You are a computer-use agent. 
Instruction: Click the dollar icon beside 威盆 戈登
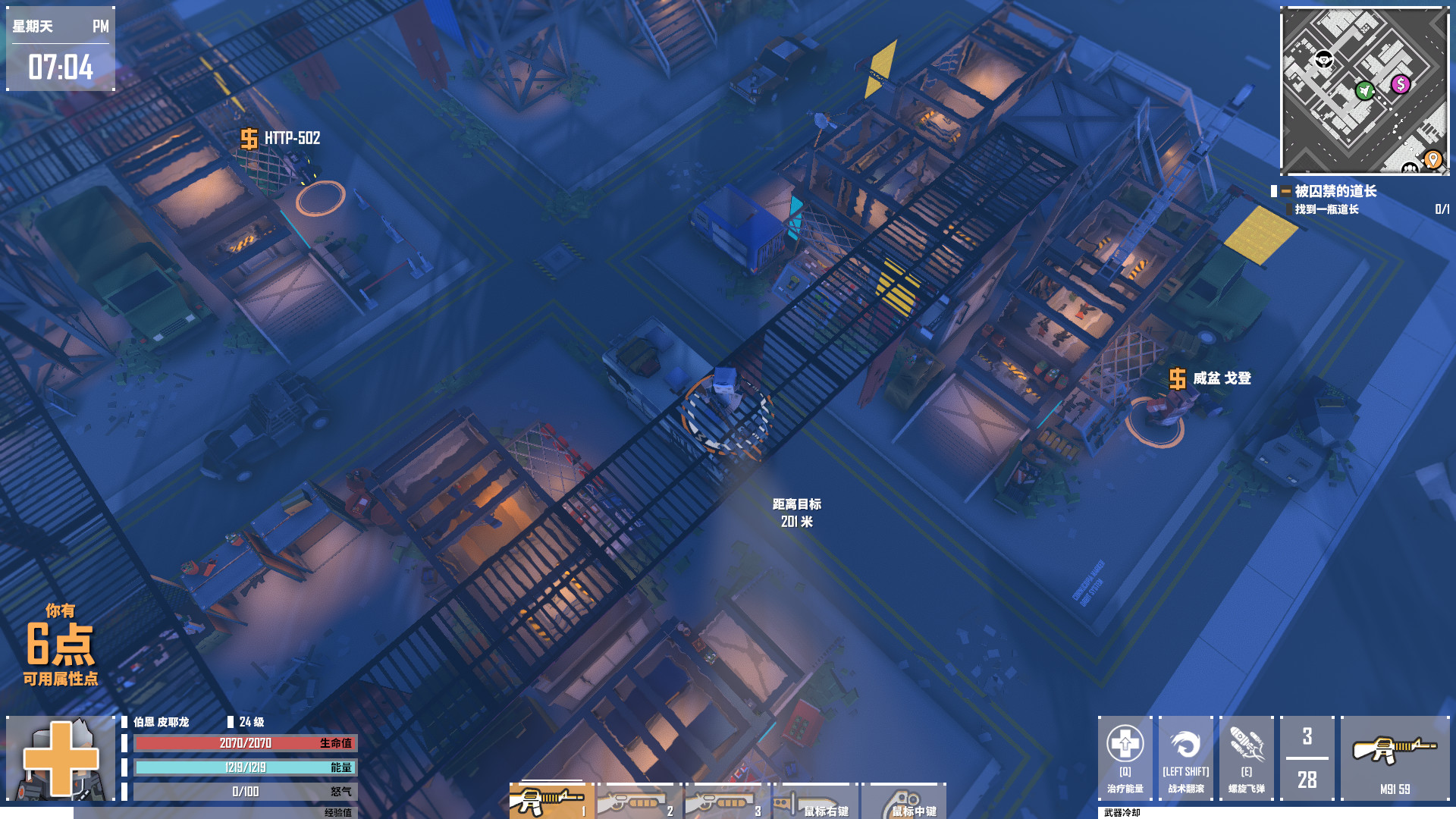tap(1176, 377)
